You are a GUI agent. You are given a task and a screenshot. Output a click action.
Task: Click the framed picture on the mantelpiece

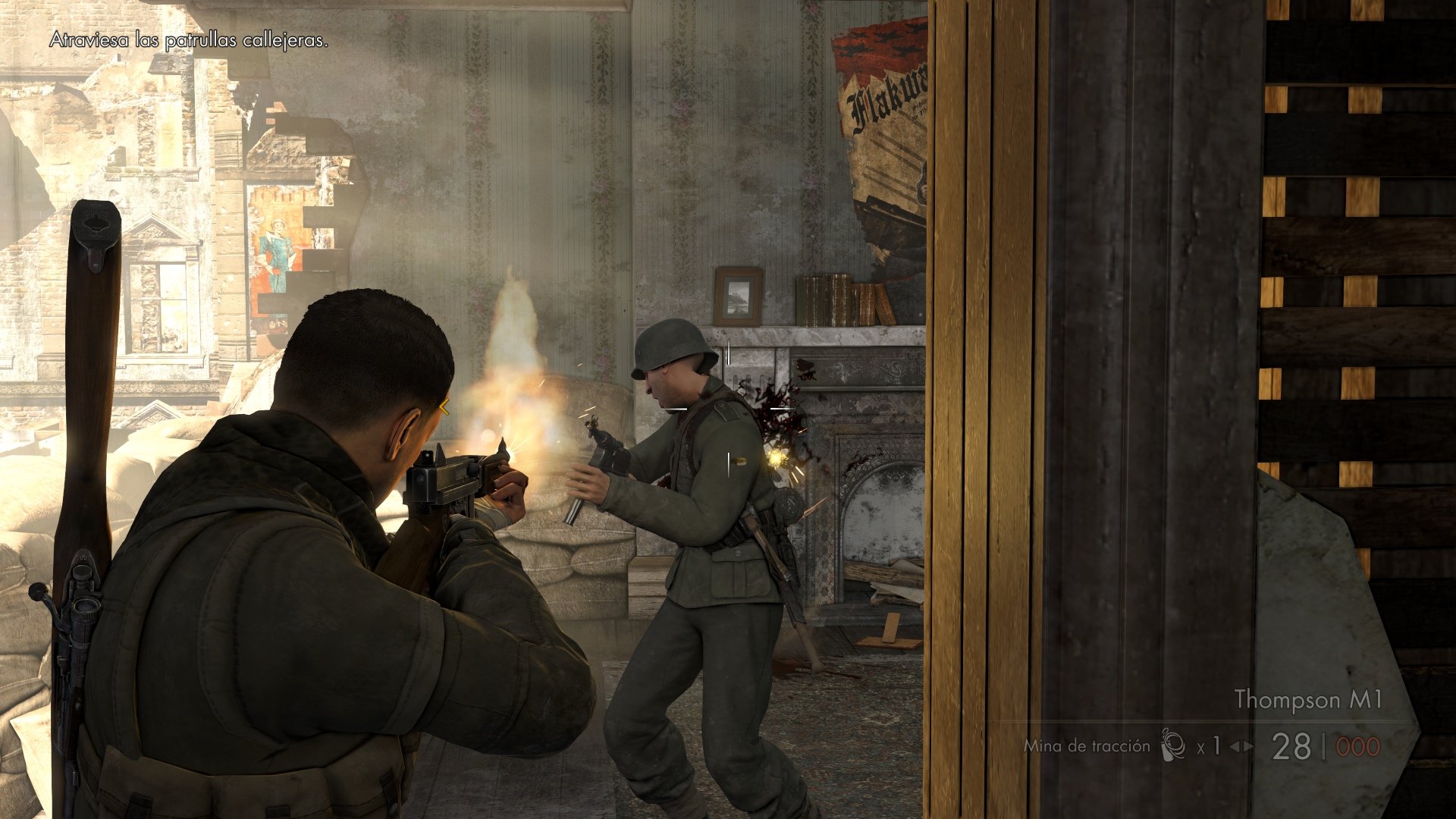pos(738,297)
